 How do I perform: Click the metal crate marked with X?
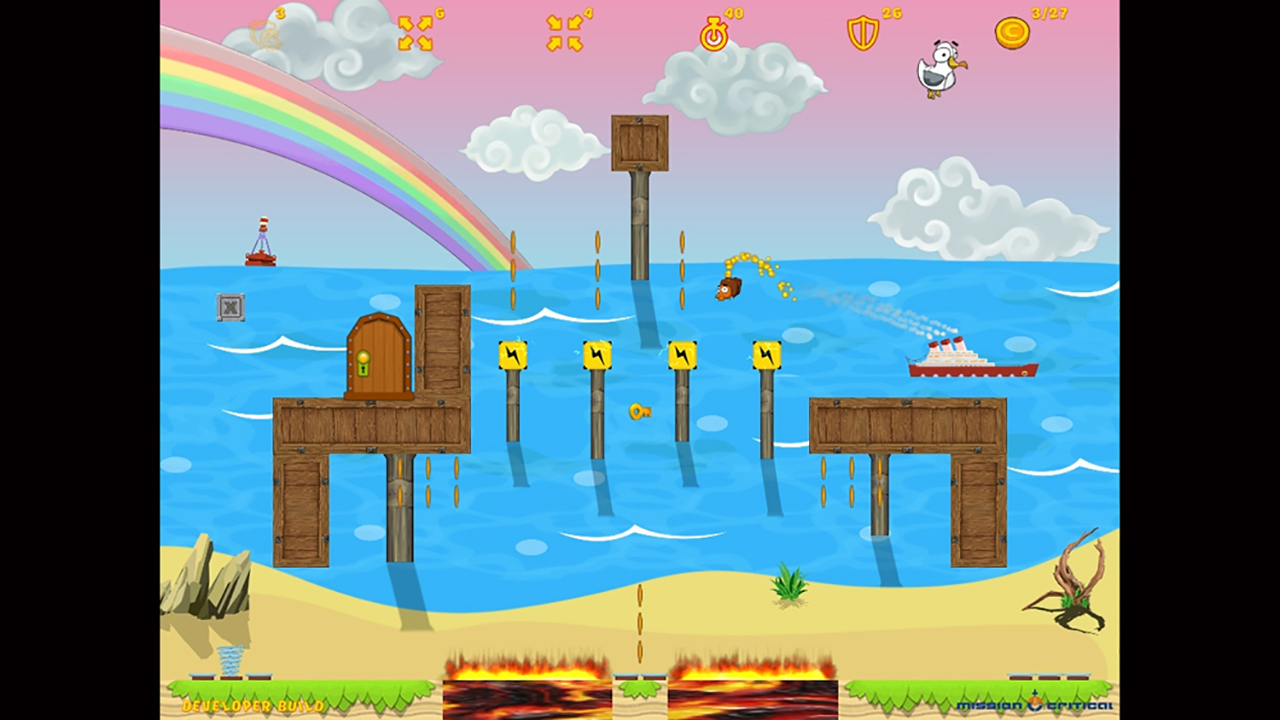[230, 308]
